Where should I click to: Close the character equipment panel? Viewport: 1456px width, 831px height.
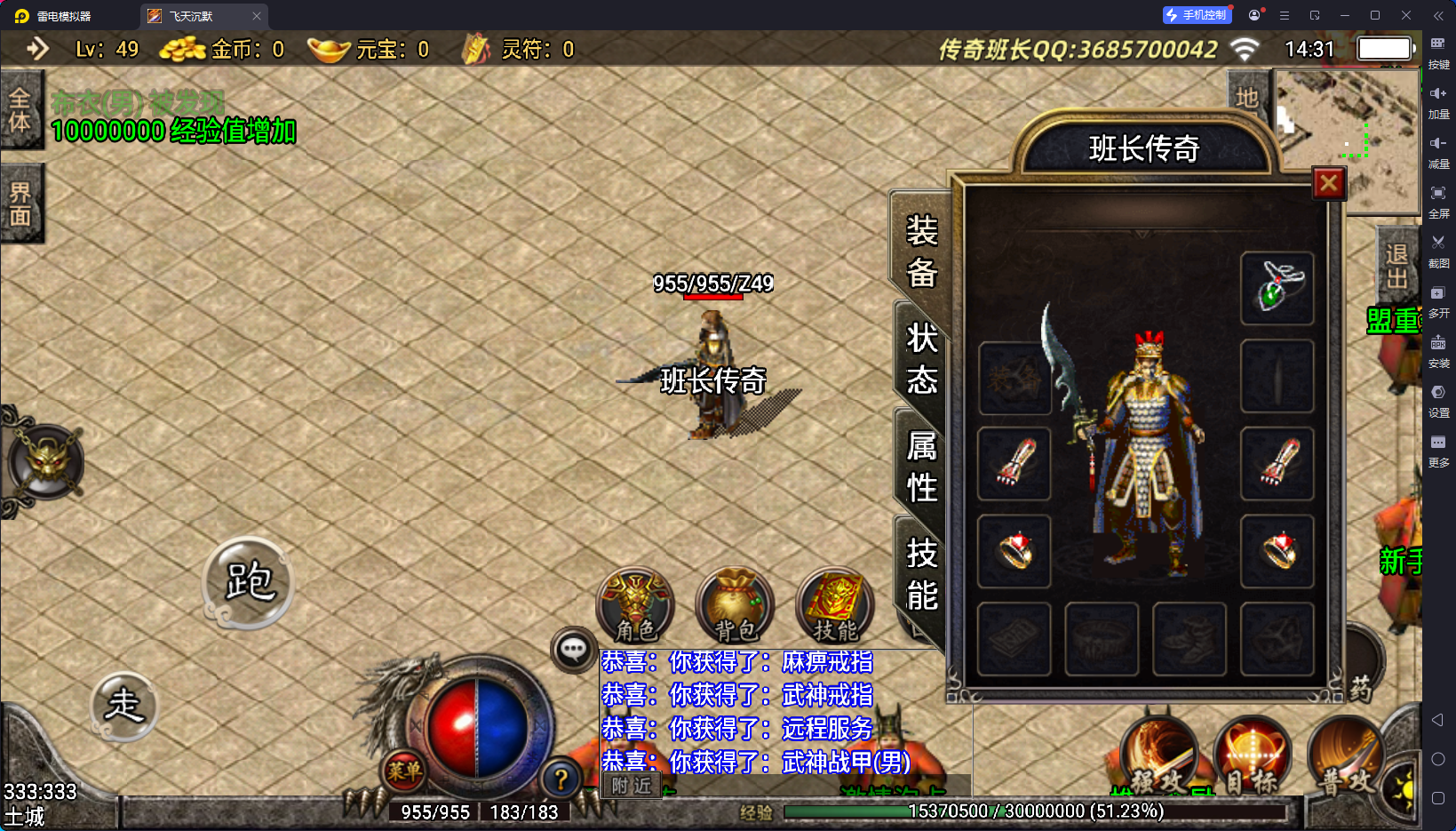pos(1328,183)
